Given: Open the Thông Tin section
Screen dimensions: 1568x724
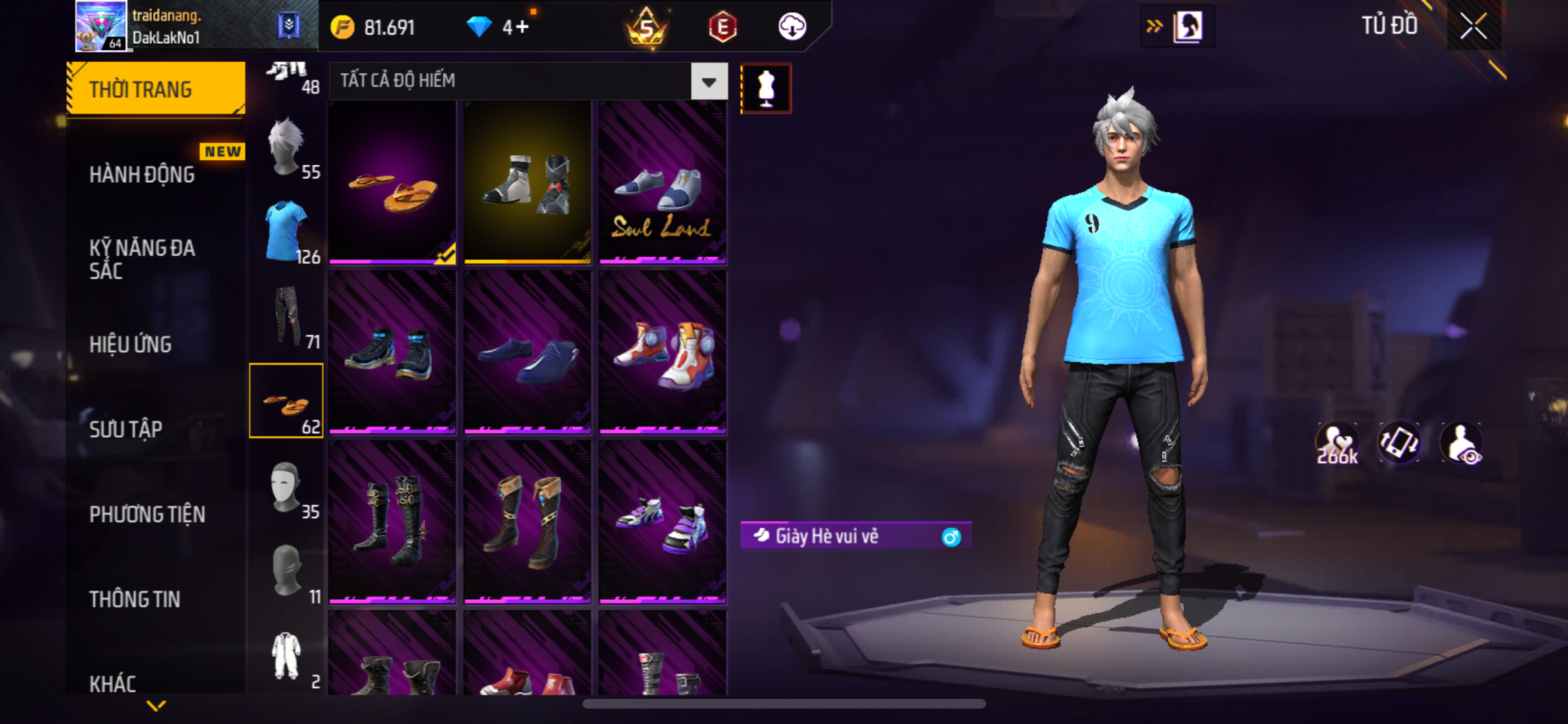Looking at the screenshot, I should (x=135, y=599).
